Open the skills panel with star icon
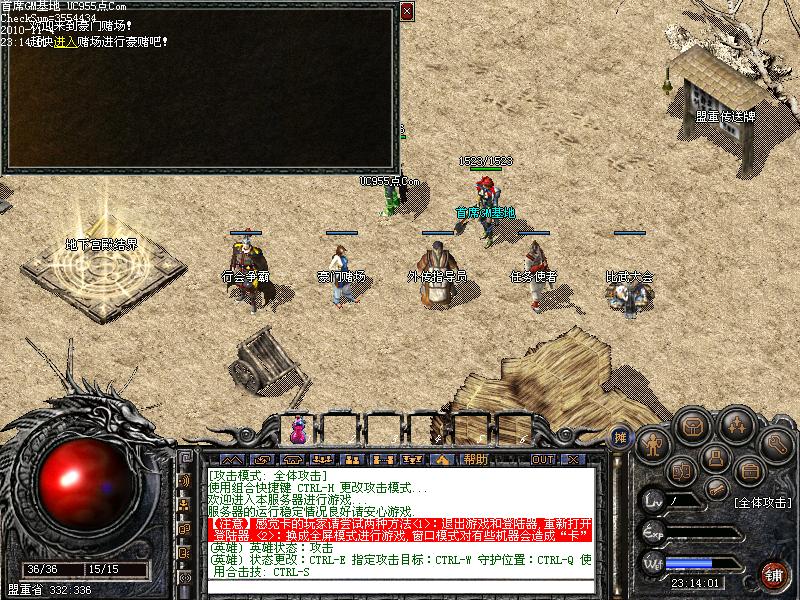Viewport: 800px width, 600px height. click(x=736, y=424)
